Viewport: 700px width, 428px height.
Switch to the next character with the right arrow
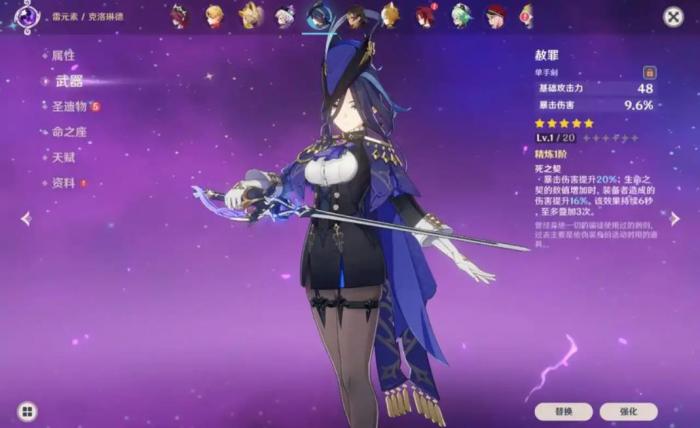pyautogui.click(x=675, y=218)
